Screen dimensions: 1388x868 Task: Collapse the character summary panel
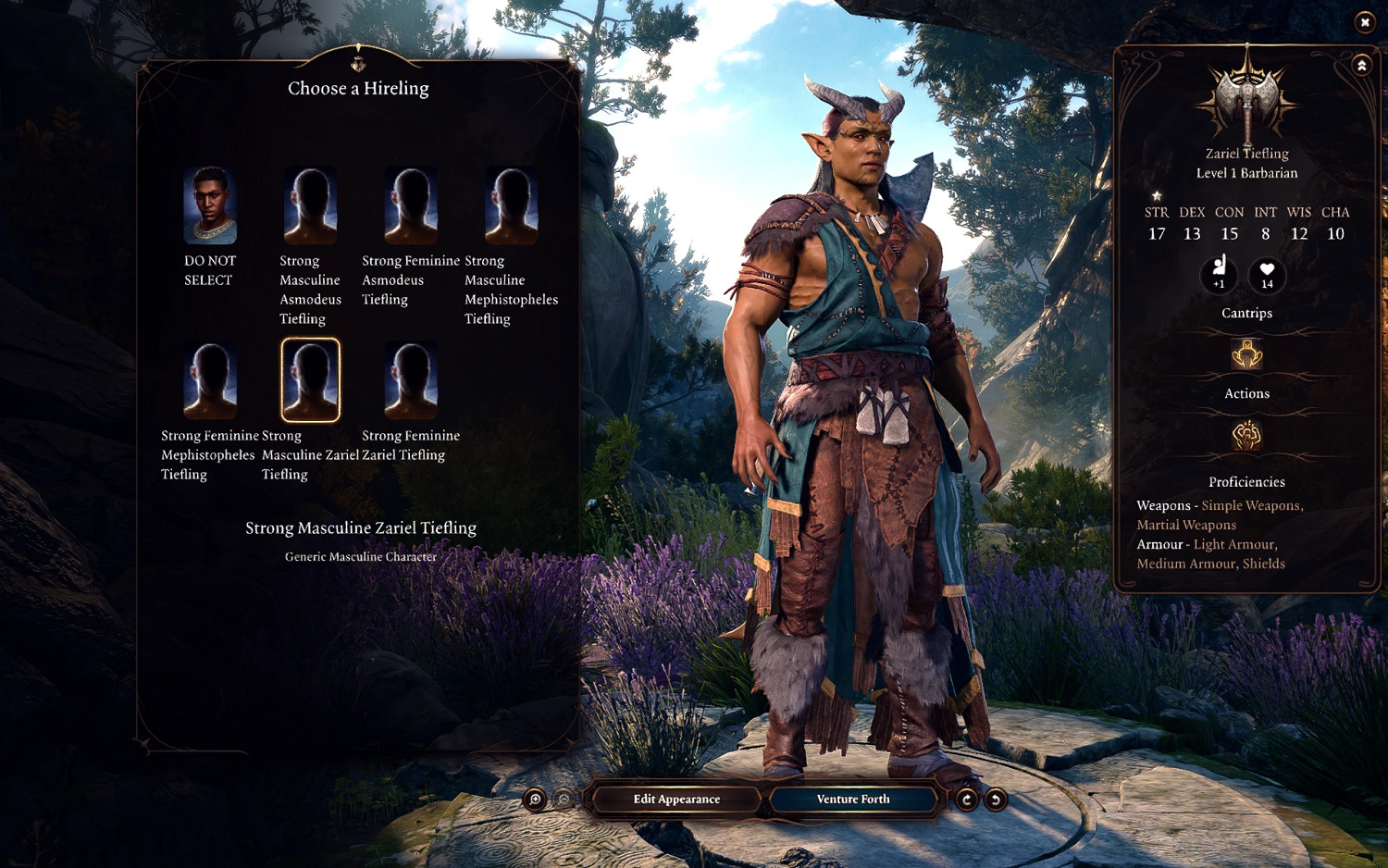tap(1361, 66)
